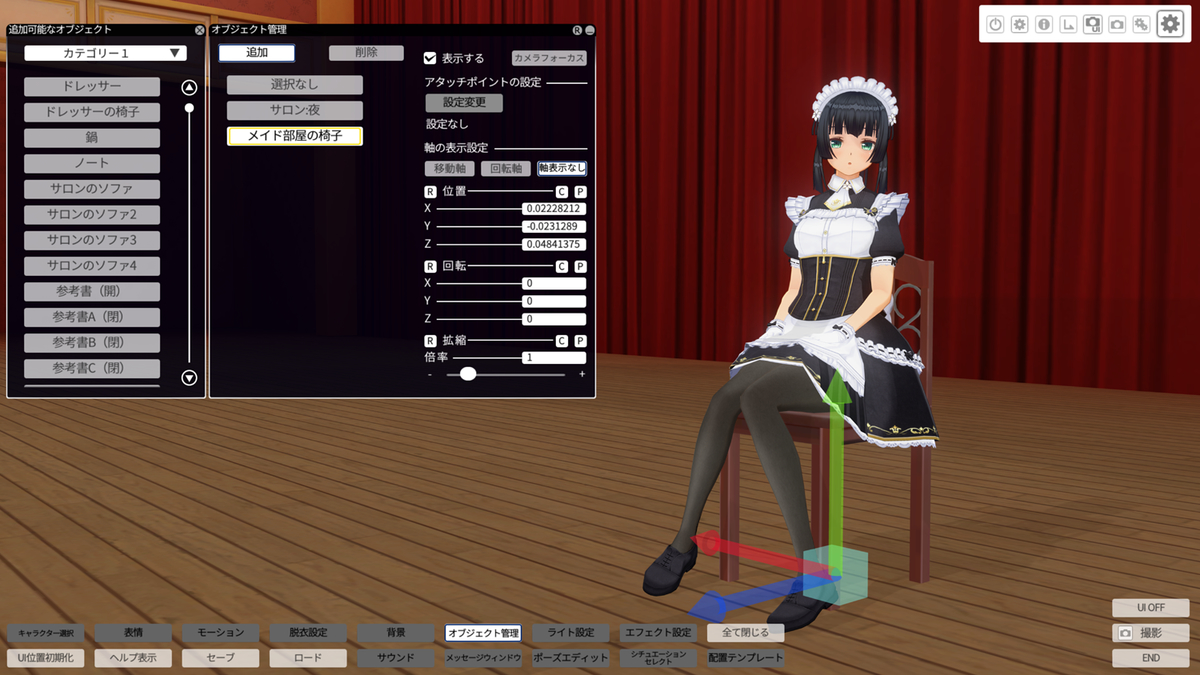The image size is (1200, 675).
Task: Select the サロン:夜 entry
Action: (295, 111)
